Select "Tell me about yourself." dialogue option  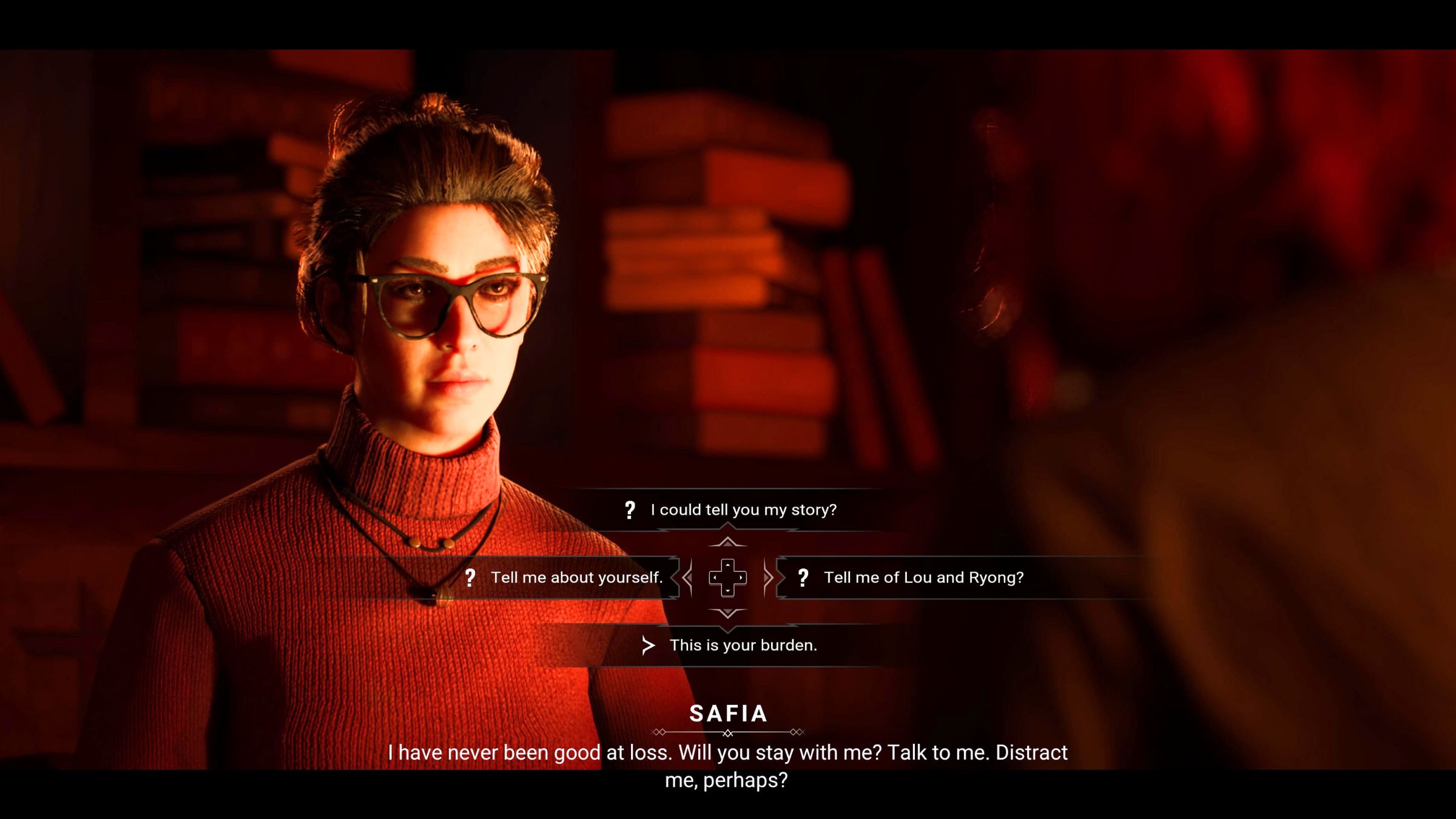576,578
